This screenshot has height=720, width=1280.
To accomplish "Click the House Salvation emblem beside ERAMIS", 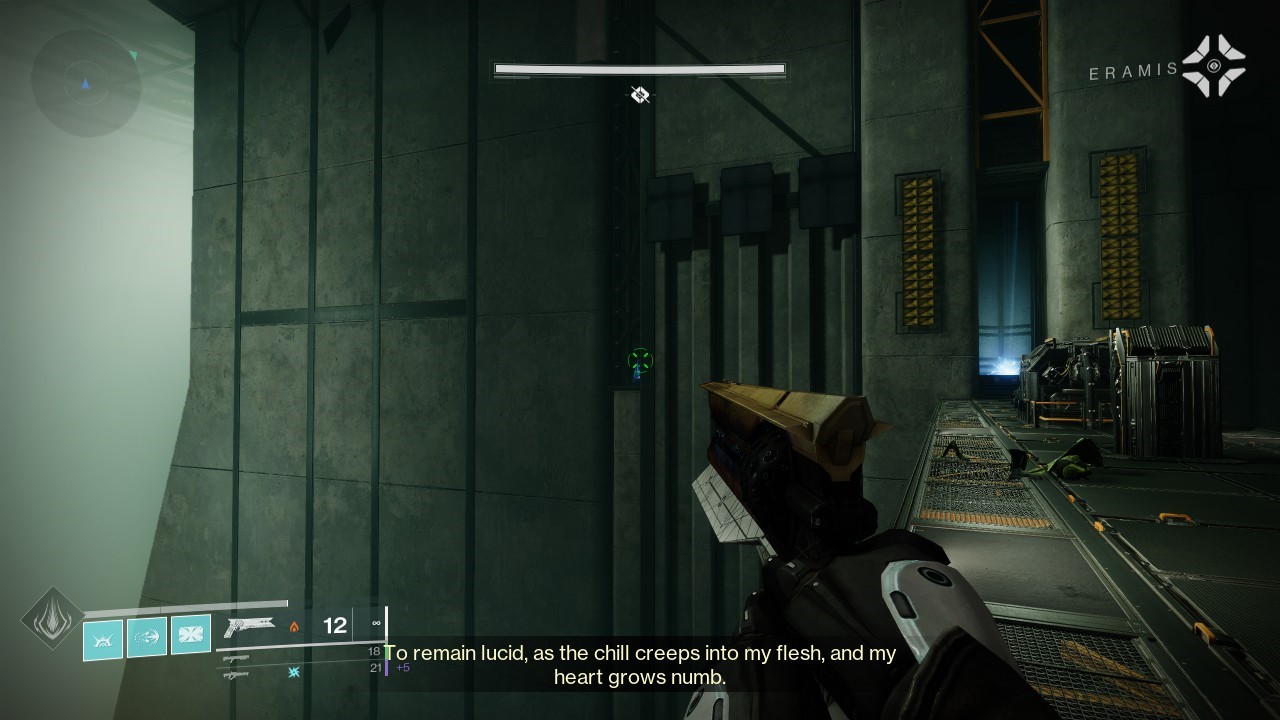I will (x=1213, y=64).
